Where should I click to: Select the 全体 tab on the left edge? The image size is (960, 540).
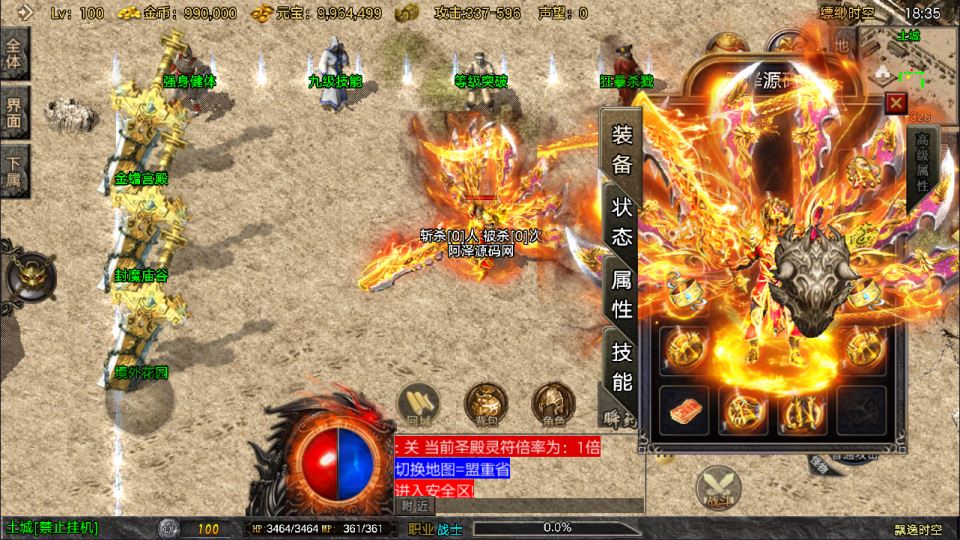pyautogui.click(x=14, y=52)
